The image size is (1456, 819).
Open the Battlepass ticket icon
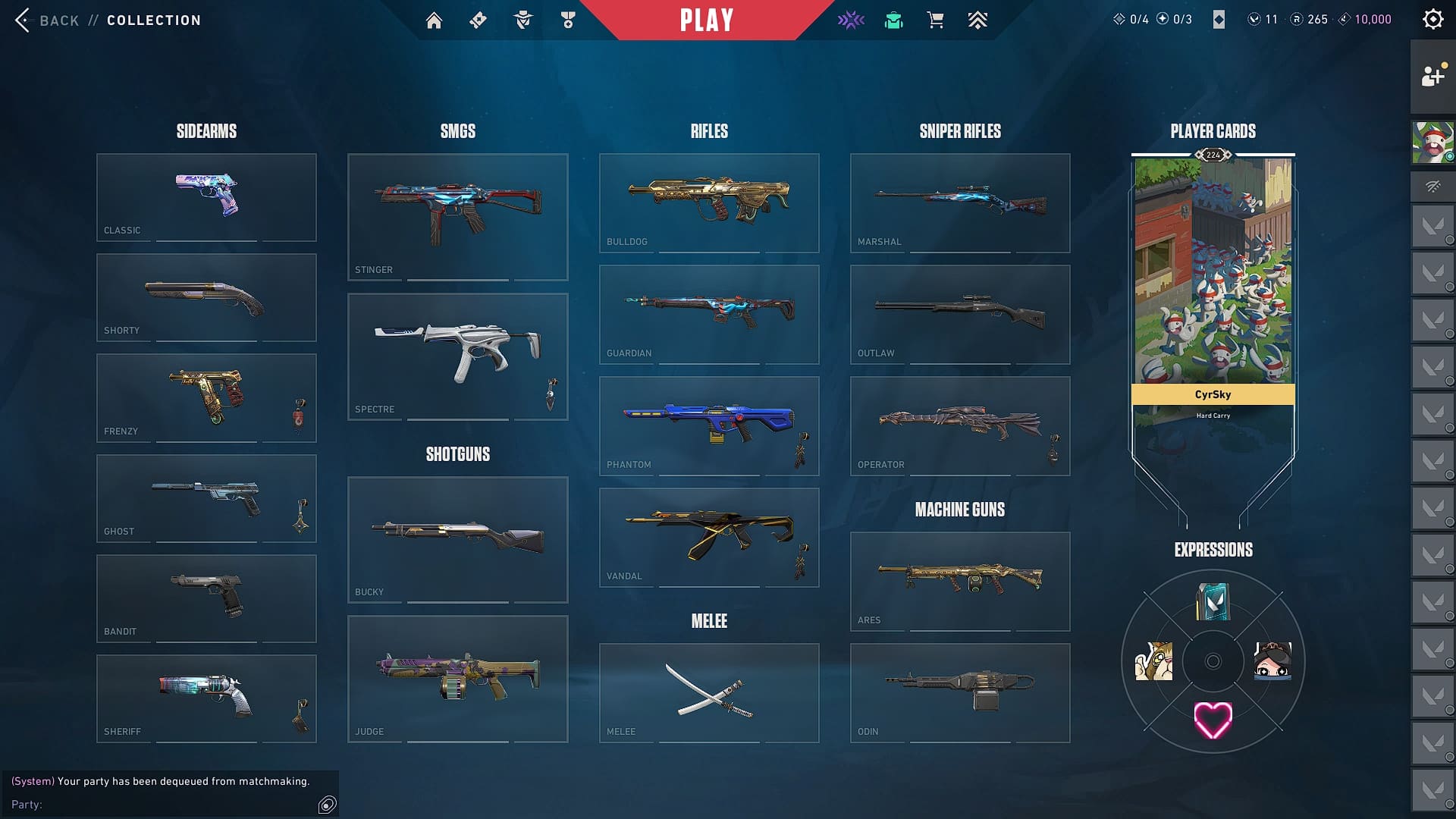477,20
